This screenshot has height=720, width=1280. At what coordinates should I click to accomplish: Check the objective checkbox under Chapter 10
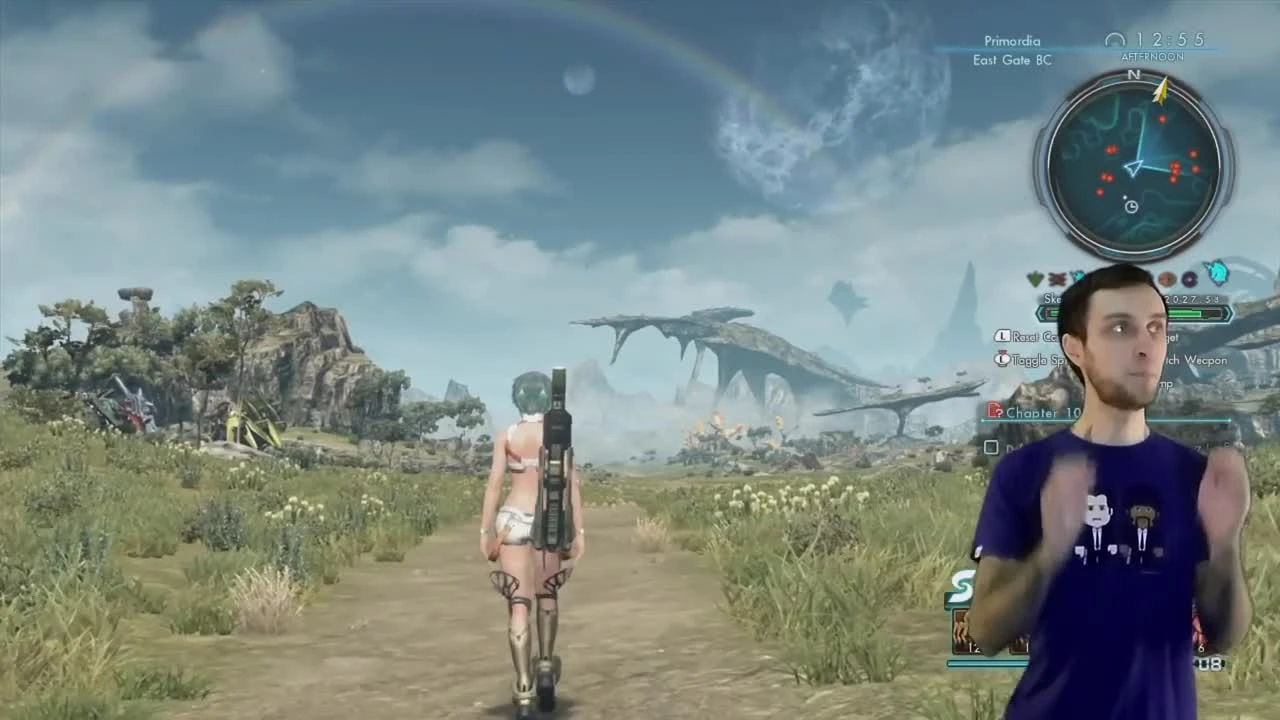coord(990,448)
